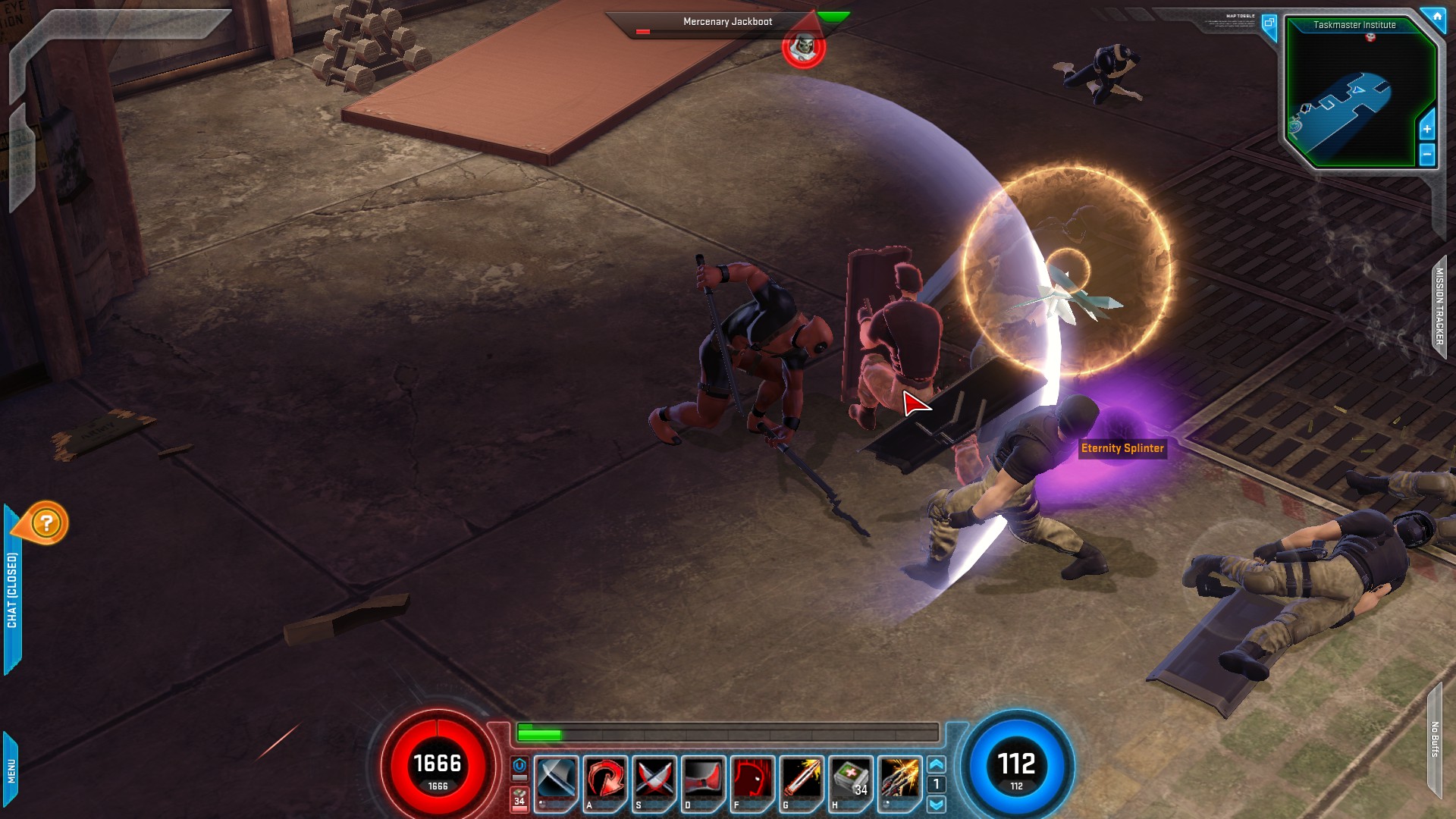Zoom in the minimap with plus button

pos(1426,129)
